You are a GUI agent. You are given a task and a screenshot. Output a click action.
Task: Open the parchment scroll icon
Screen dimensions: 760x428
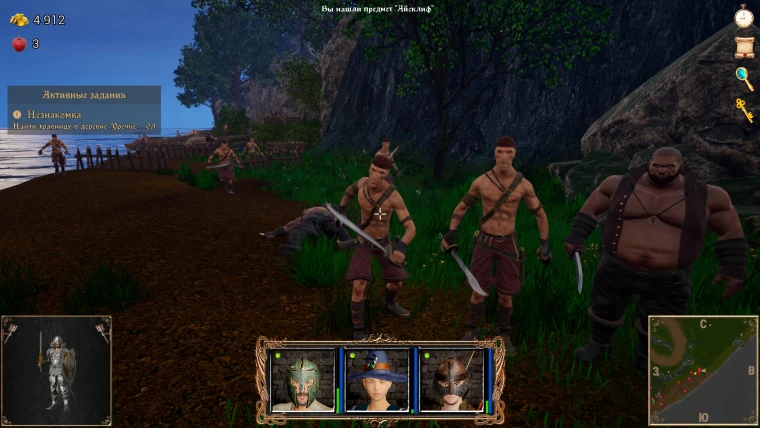click(x=743, y=47)
